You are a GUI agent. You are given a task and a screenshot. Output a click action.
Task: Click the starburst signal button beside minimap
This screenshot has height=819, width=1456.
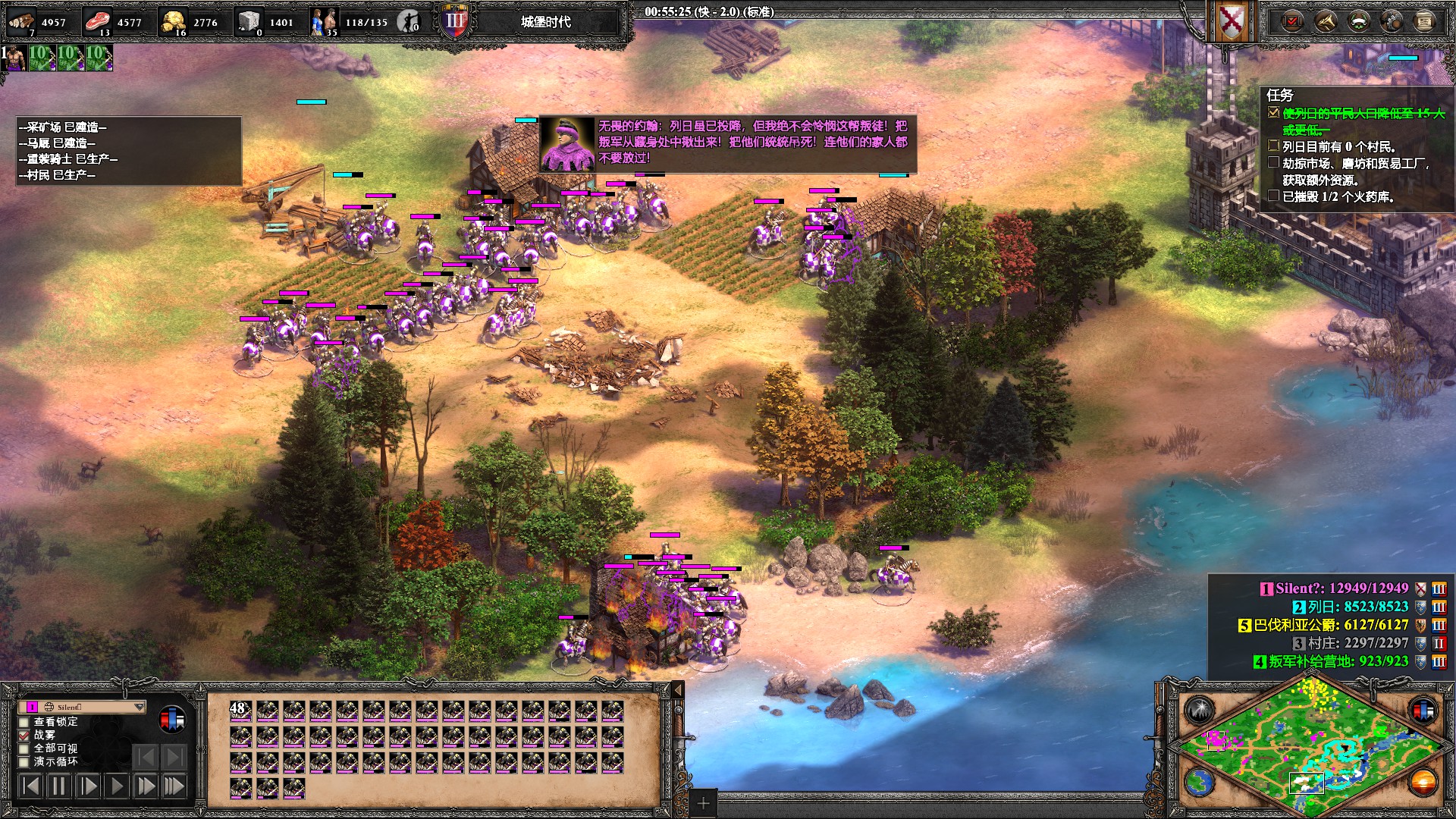pyautogui.click(x=1200, y=711)
